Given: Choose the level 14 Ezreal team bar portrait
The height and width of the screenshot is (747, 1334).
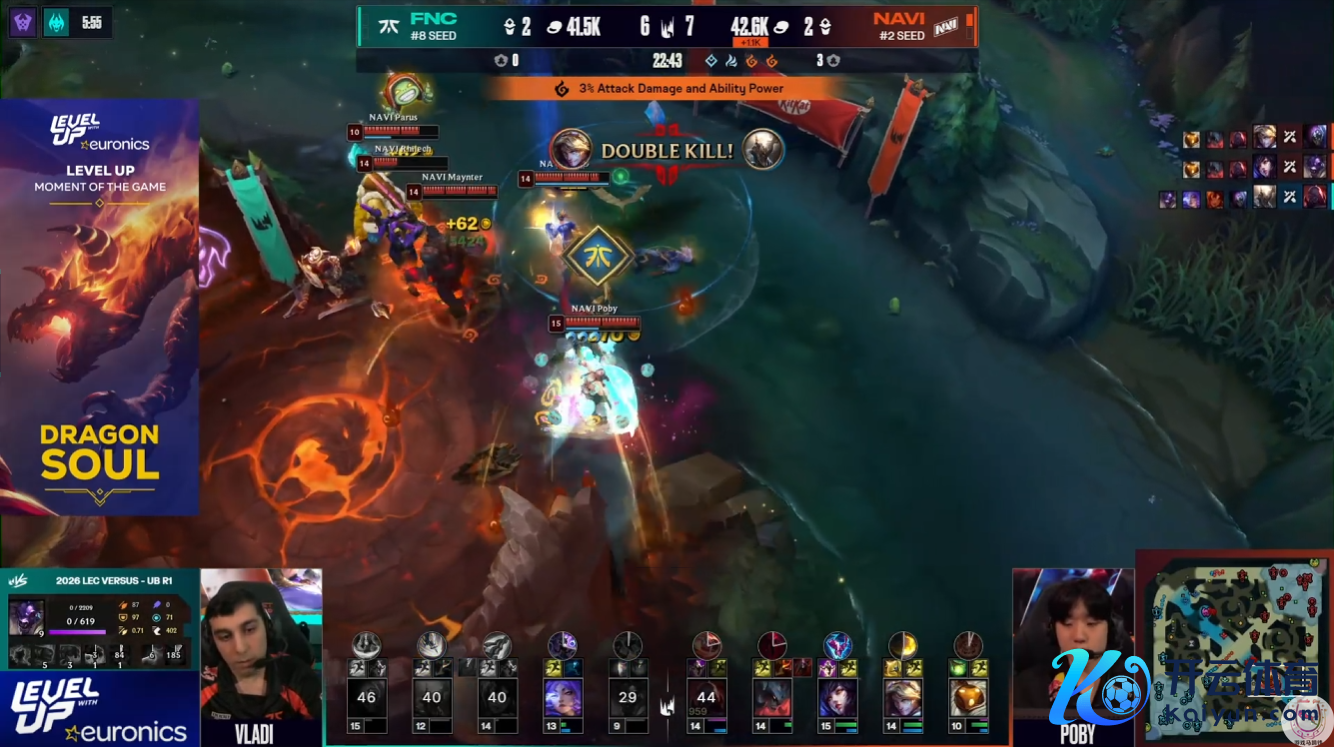Looking at the screenshot, I should pos(902,697).
